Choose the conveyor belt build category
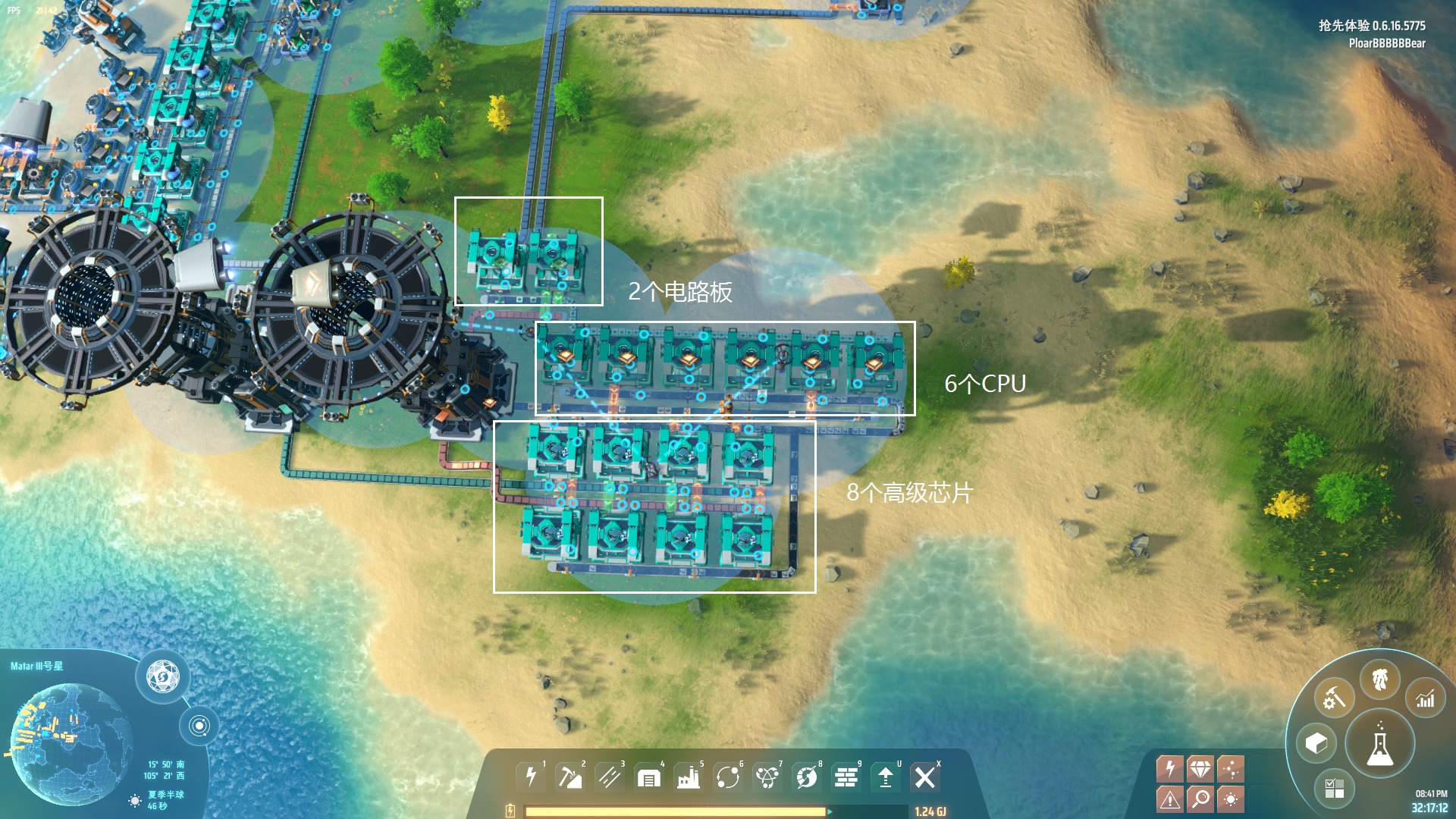The width and height of the screenshot is (1456, 819). pos(609,777)
